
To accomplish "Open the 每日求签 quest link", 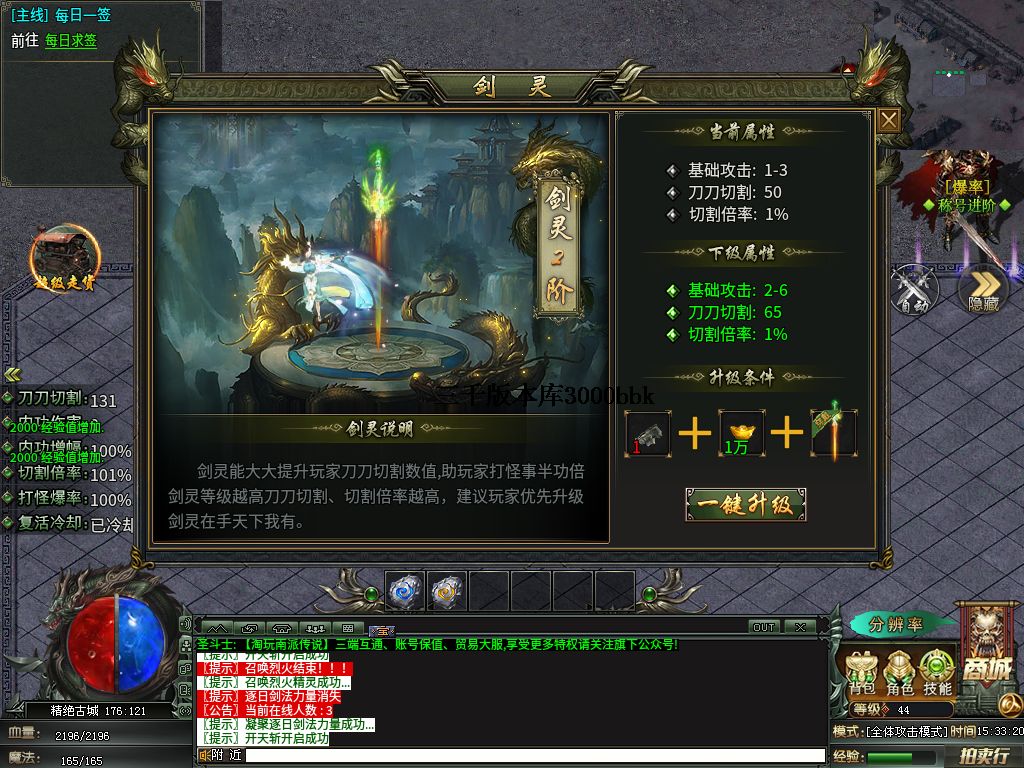I will [x=71, y=41].
